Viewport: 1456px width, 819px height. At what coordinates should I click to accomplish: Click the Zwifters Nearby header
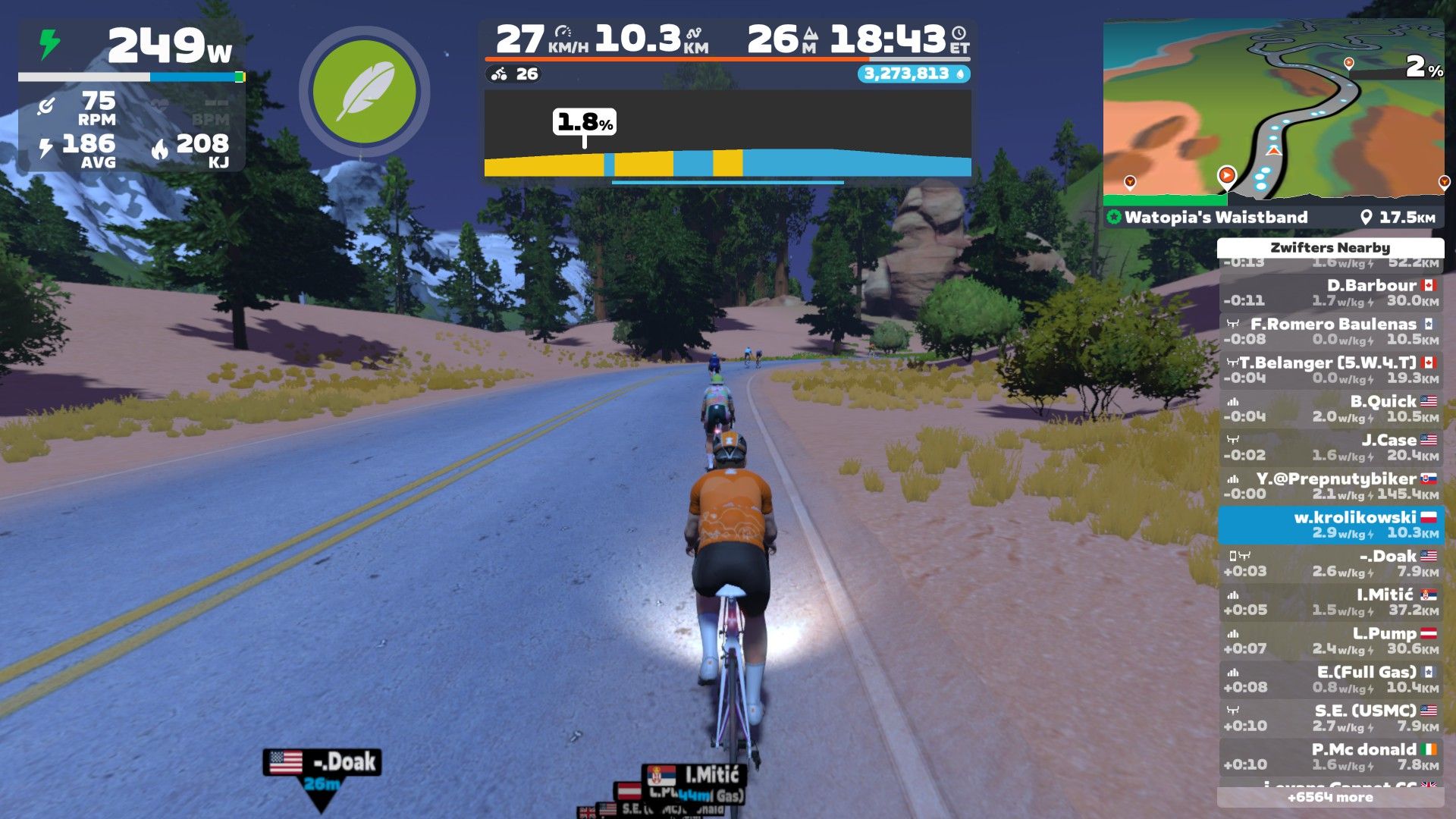point(1331,248)
